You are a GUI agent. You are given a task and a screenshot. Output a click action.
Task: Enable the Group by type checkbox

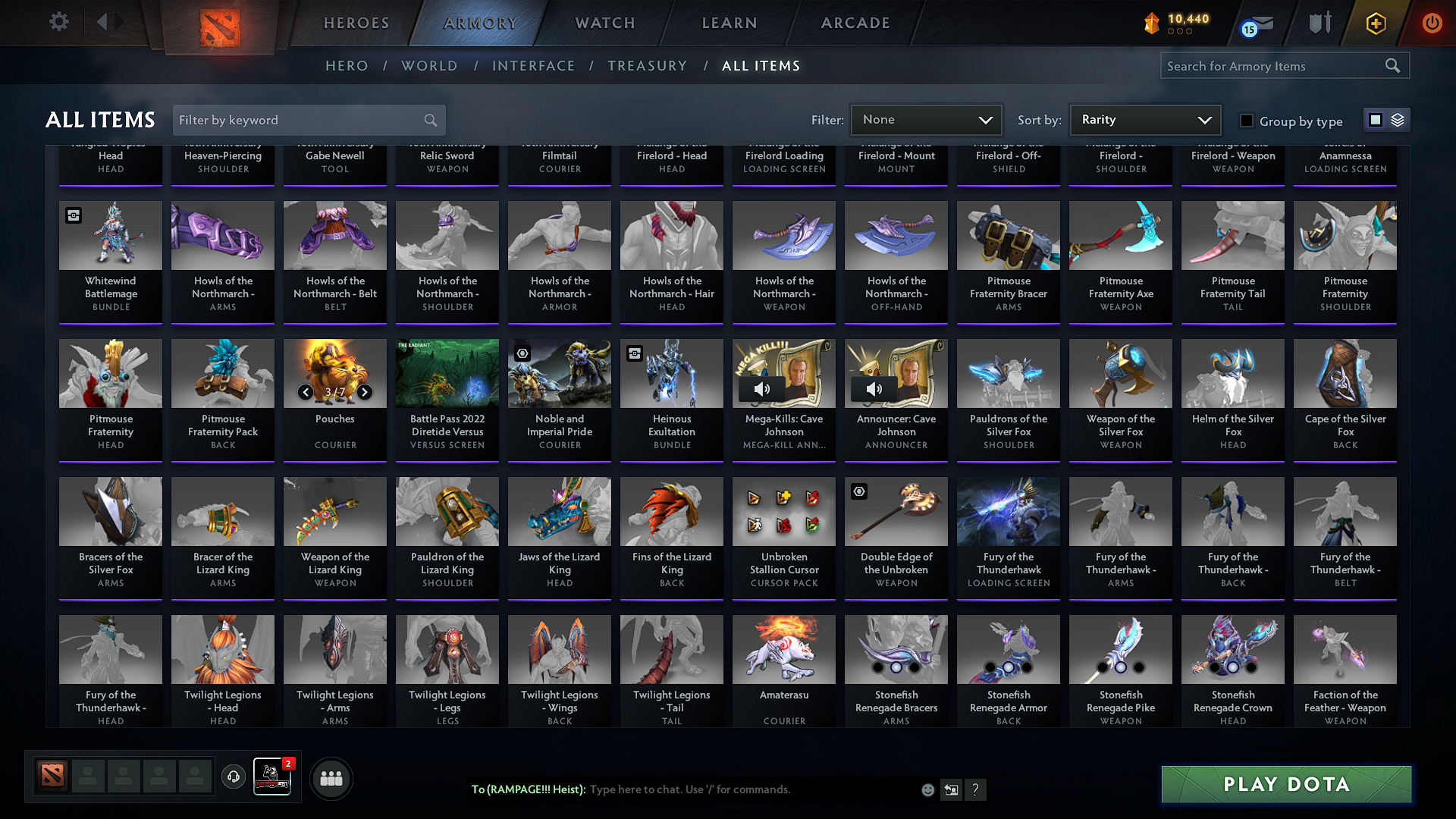1246,121
